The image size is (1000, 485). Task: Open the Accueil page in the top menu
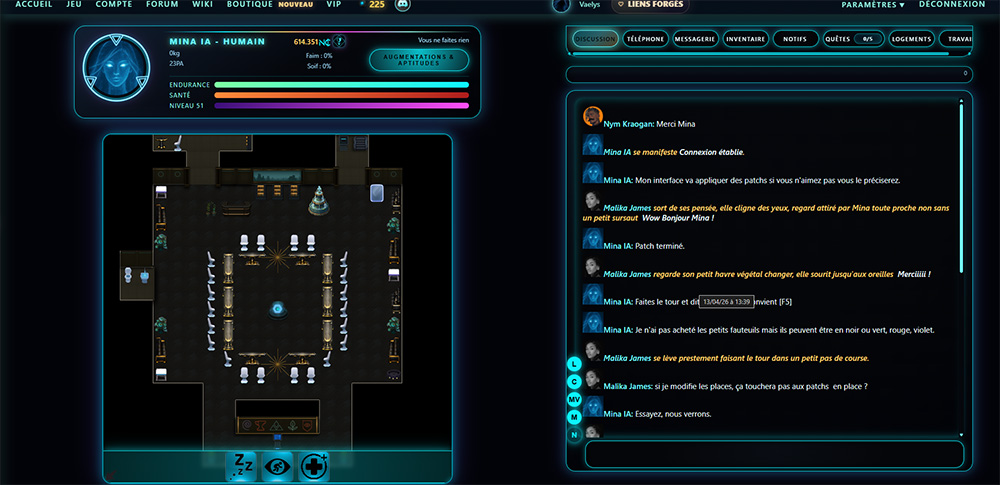click(34, 5)
